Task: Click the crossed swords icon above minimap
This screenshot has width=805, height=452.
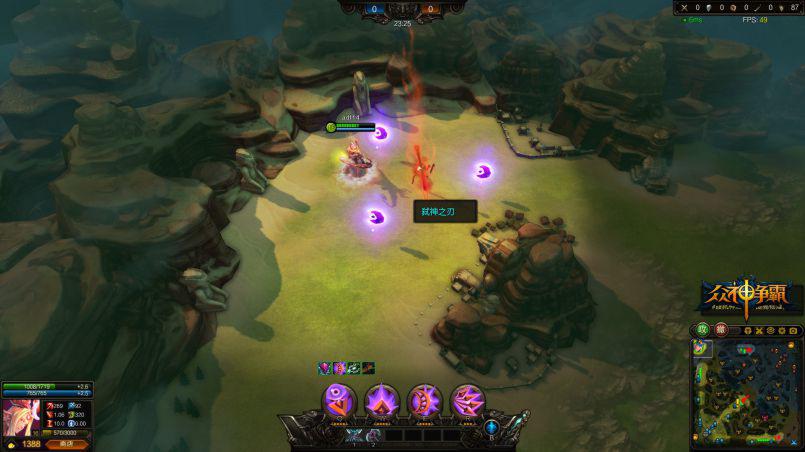Action: (759, 330)
